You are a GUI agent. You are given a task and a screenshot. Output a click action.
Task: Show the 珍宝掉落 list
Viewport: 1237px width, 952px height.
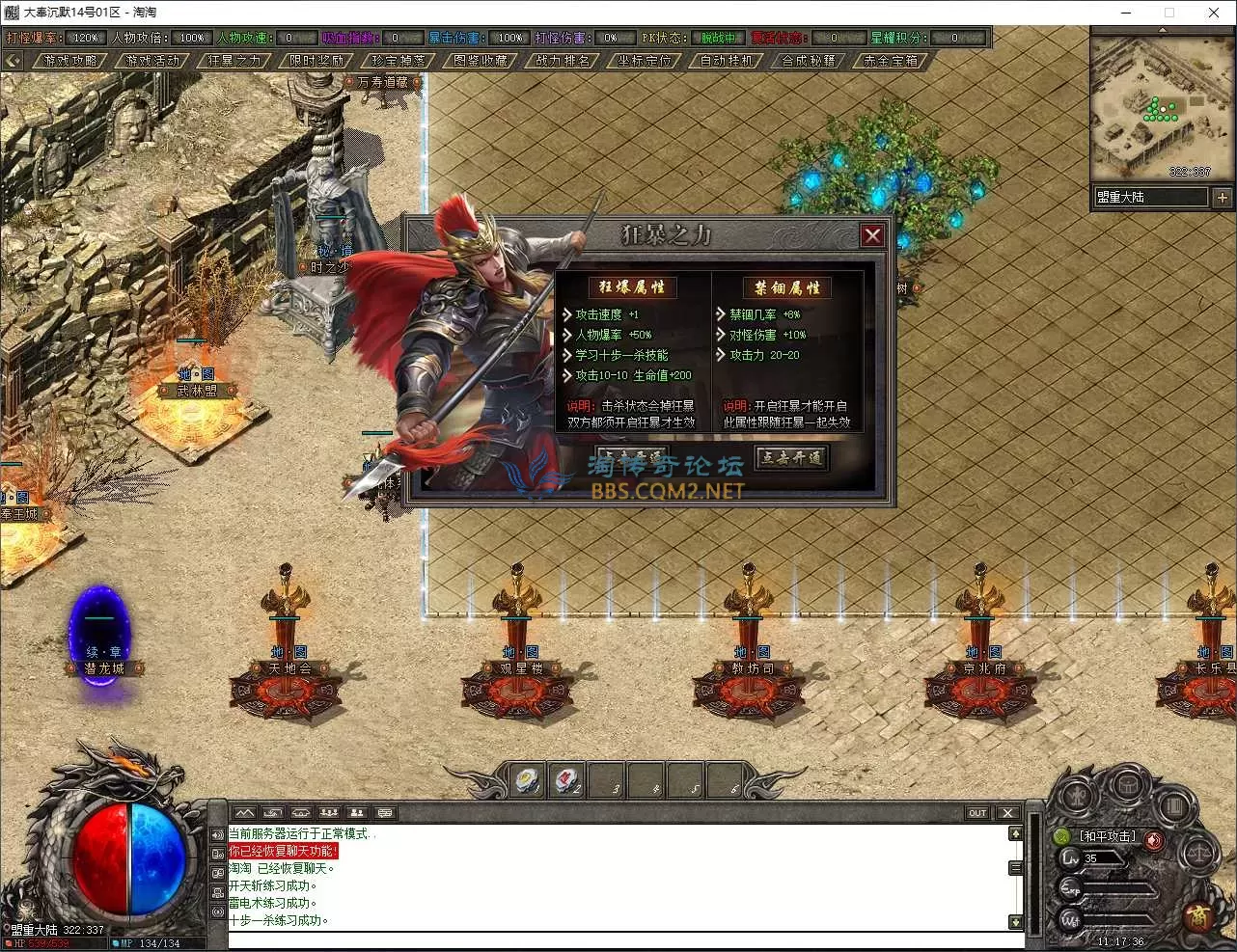399,60
